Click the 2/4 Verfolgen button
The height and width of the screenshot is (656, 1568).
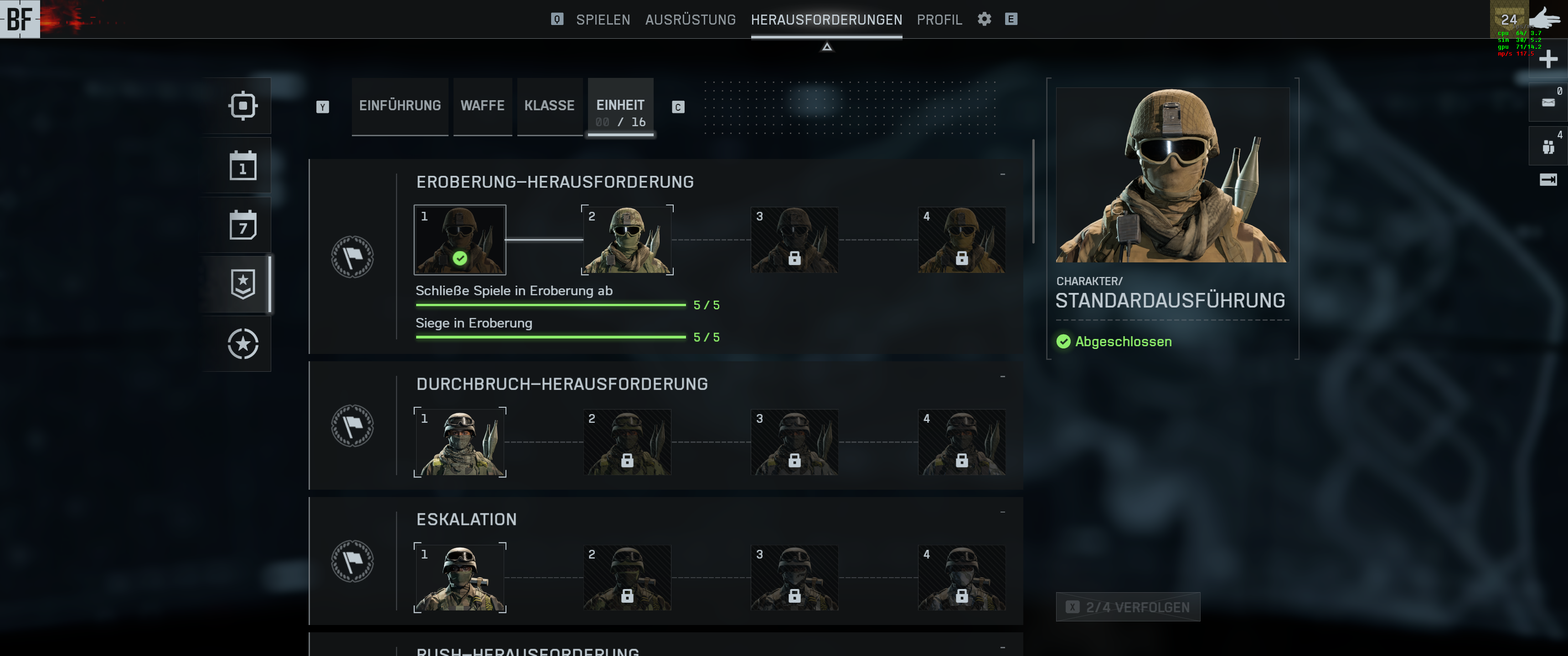(x=1128, y=607)
